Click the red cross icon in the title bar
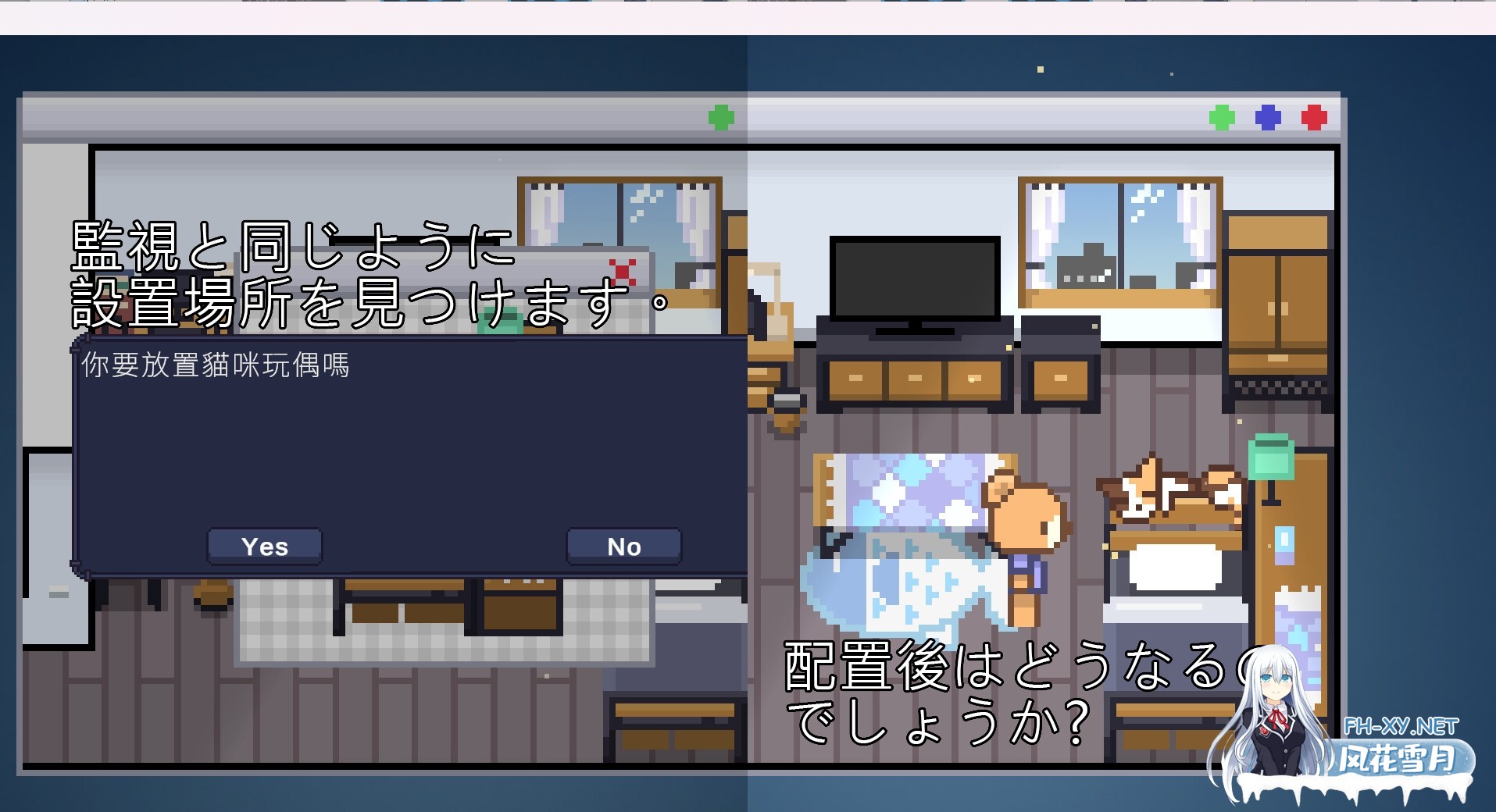Image resolution: width=1496 pixels, height=812 pixels. click(x=1315, y=117)
